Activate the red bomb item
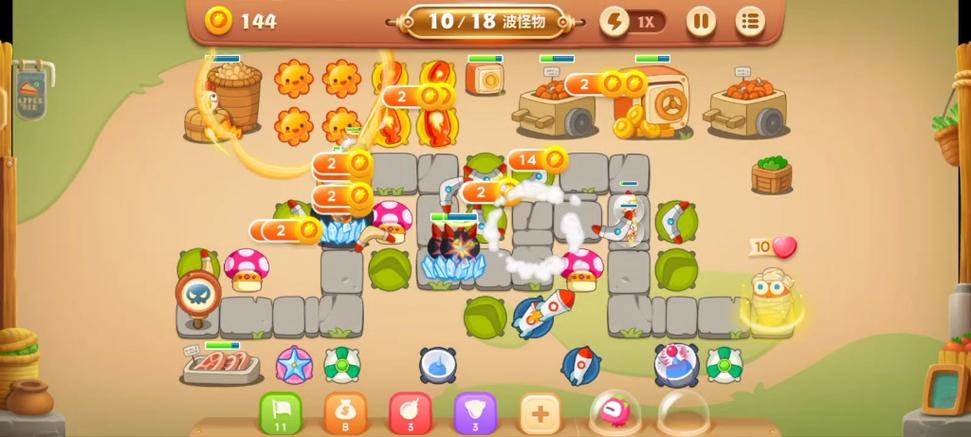 410,412
